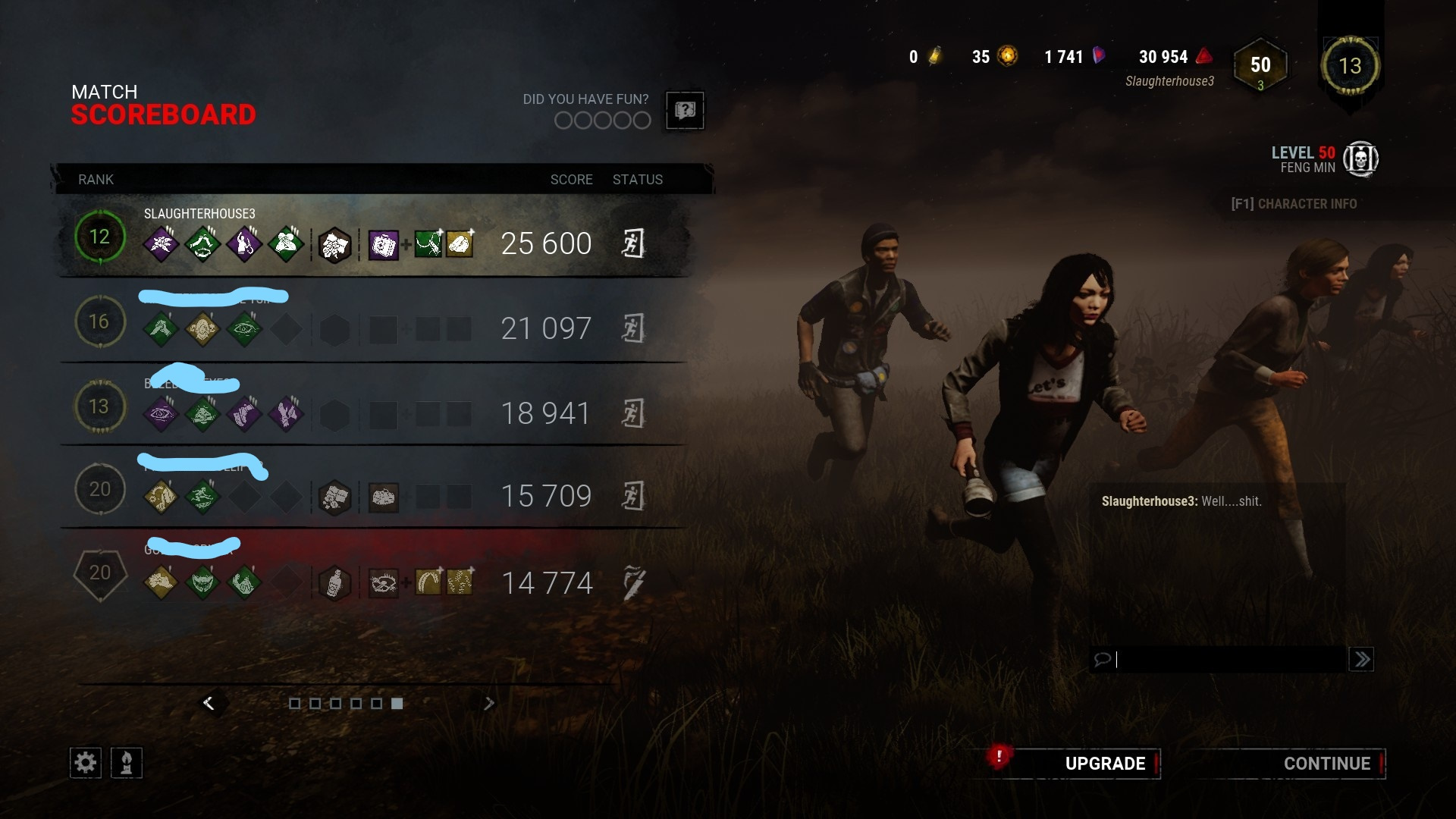Click the left chevron to view previous page
Screen dimensions: 1456x819
(210, 703)
